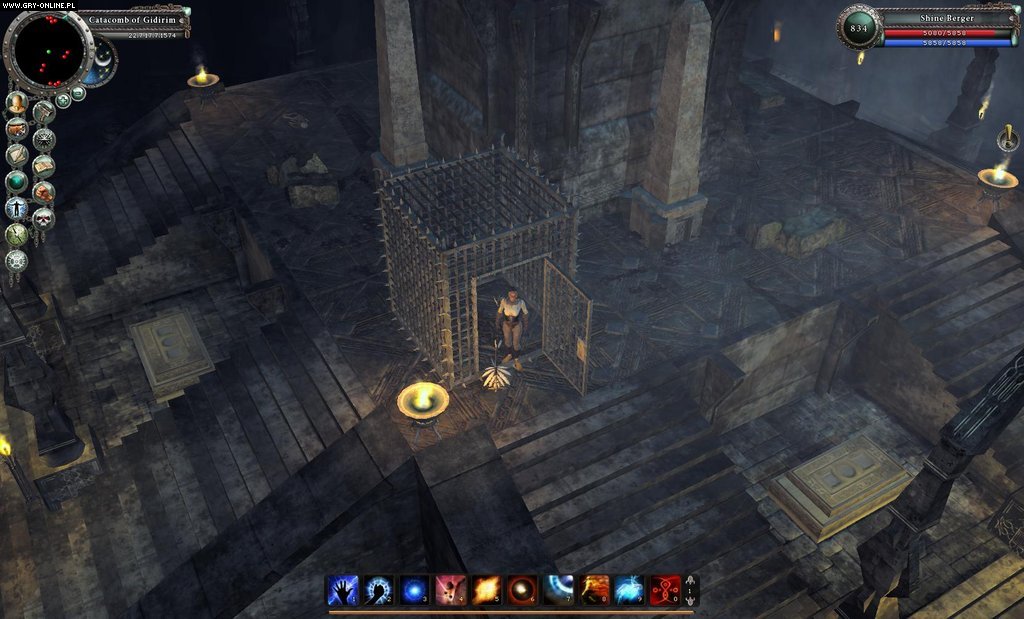Cast the fiery explosion skill in slot 5
Image resolution: width=1024 pixels, height=619 pixels.
(x=486, y=590)
